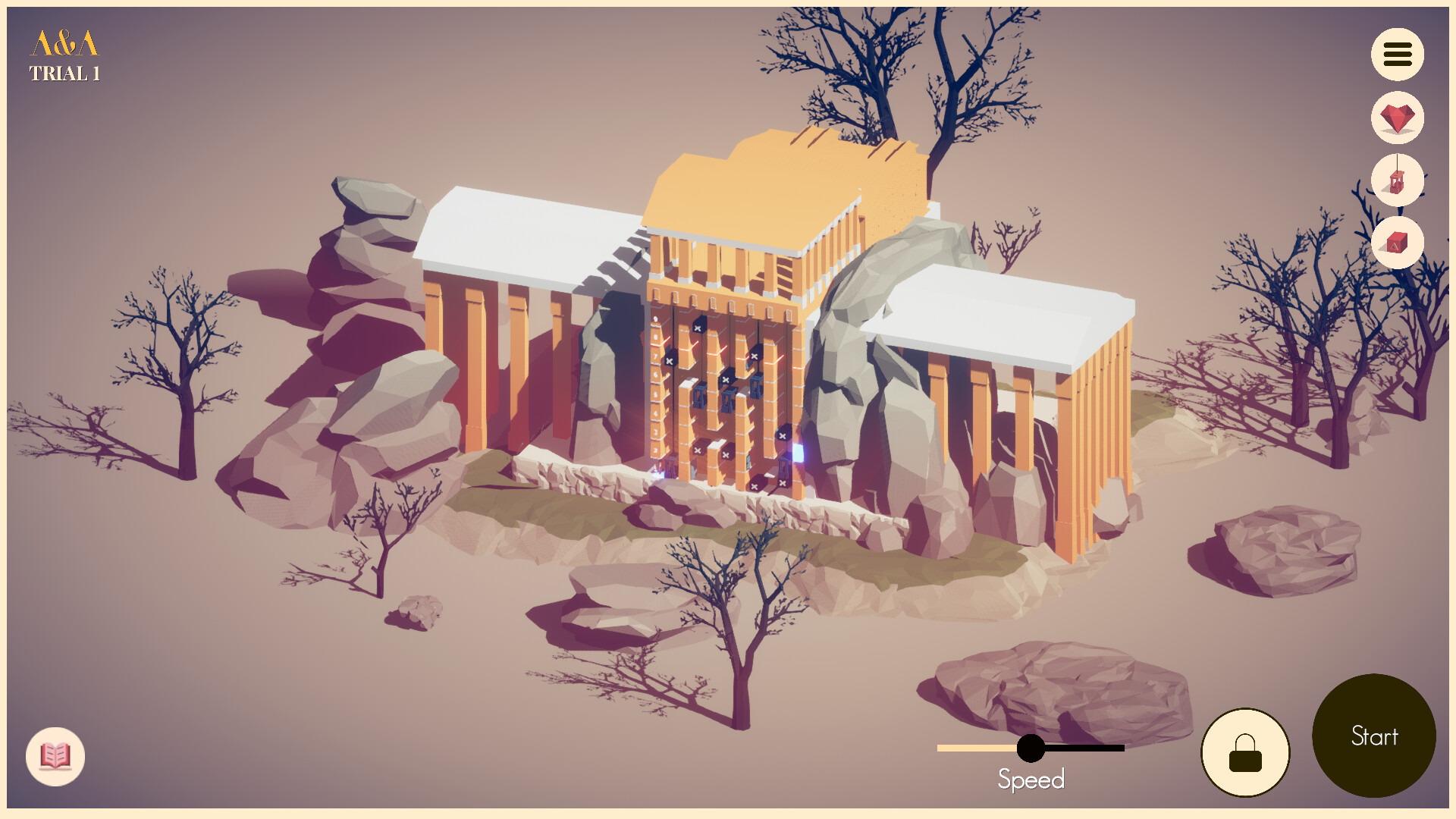This screenshot has width=1456, height=819.
Task: Toggle the lock button
Action: point(1244,752)
